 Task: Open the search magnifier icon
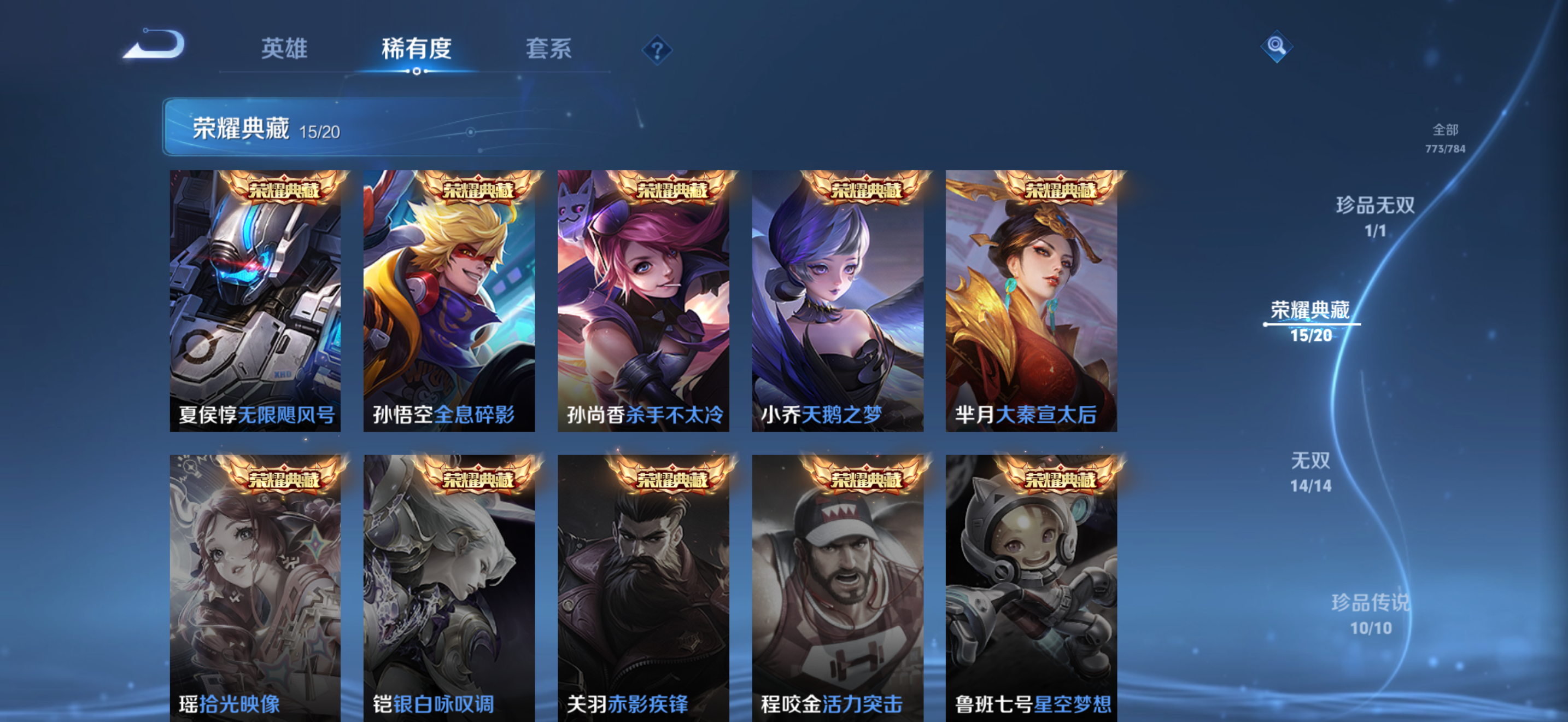[x=1277, y=45]
